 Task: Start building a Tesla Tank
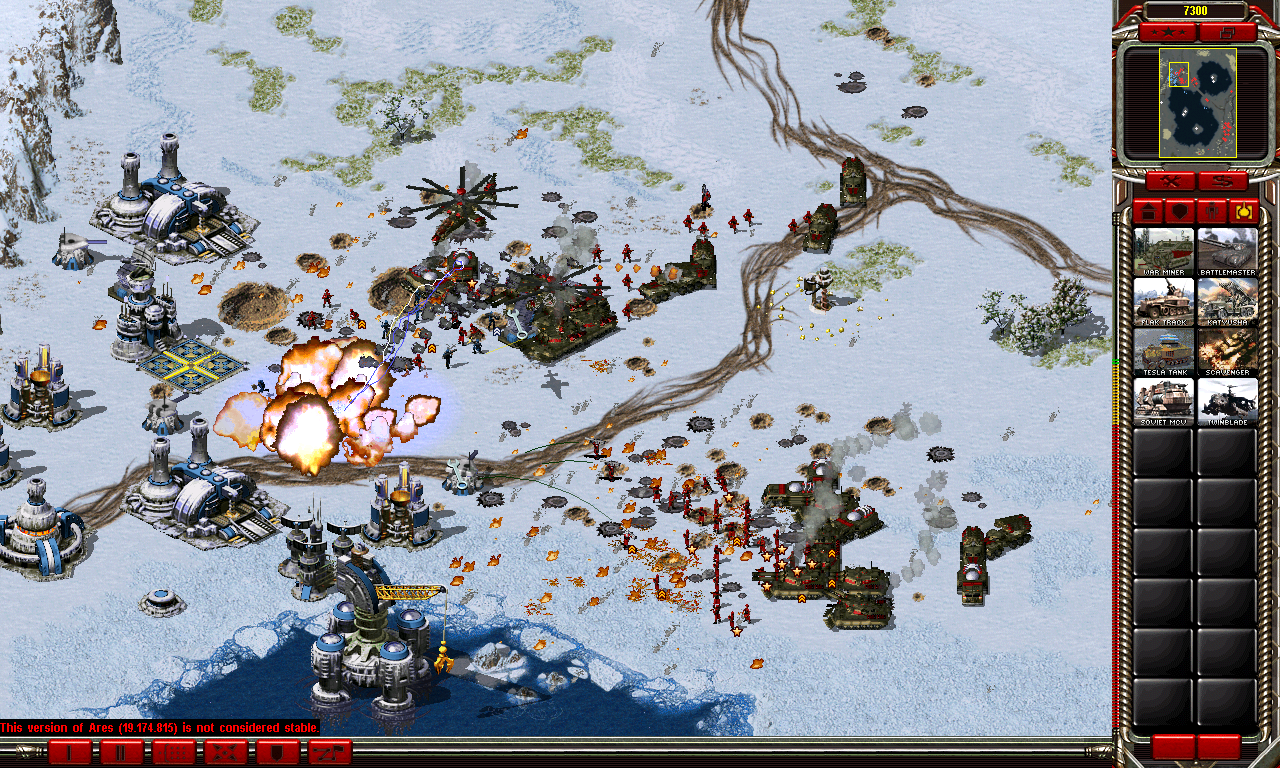(1163, 351)
